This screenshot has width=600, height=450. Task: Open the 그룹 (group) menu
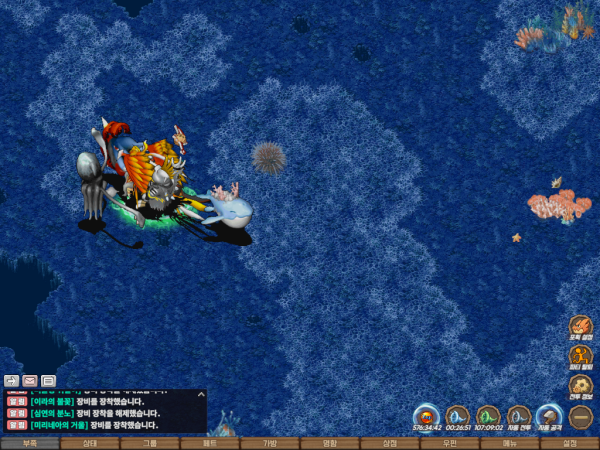pyautogui.click(x=150, y=443)
